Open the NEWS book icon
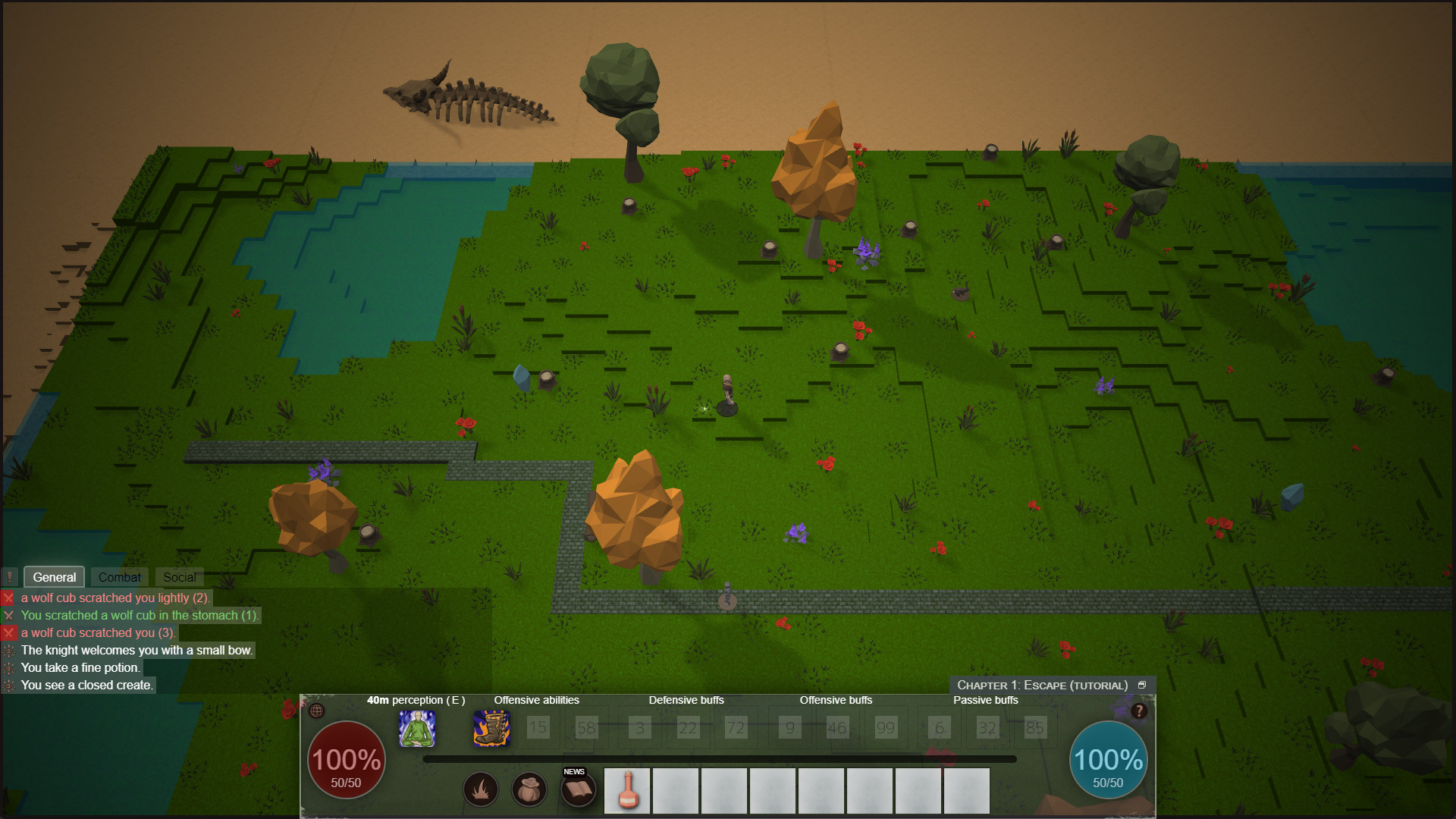 coord(577,789)
